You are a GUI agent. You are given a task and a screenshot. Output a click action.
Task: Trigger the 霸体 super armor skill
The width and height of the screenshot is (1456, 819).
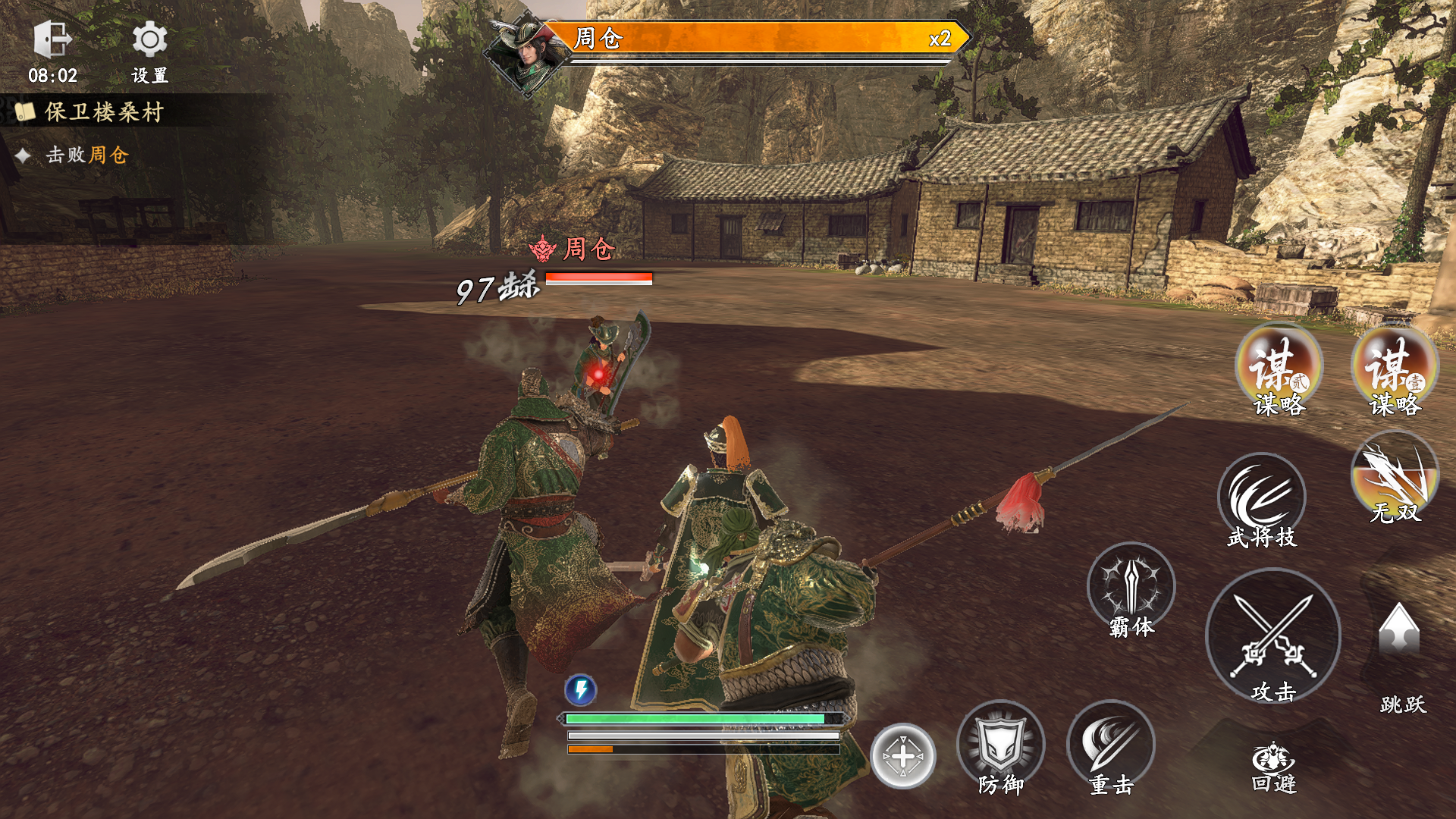pyautogui.click(x=1131, y=587)
